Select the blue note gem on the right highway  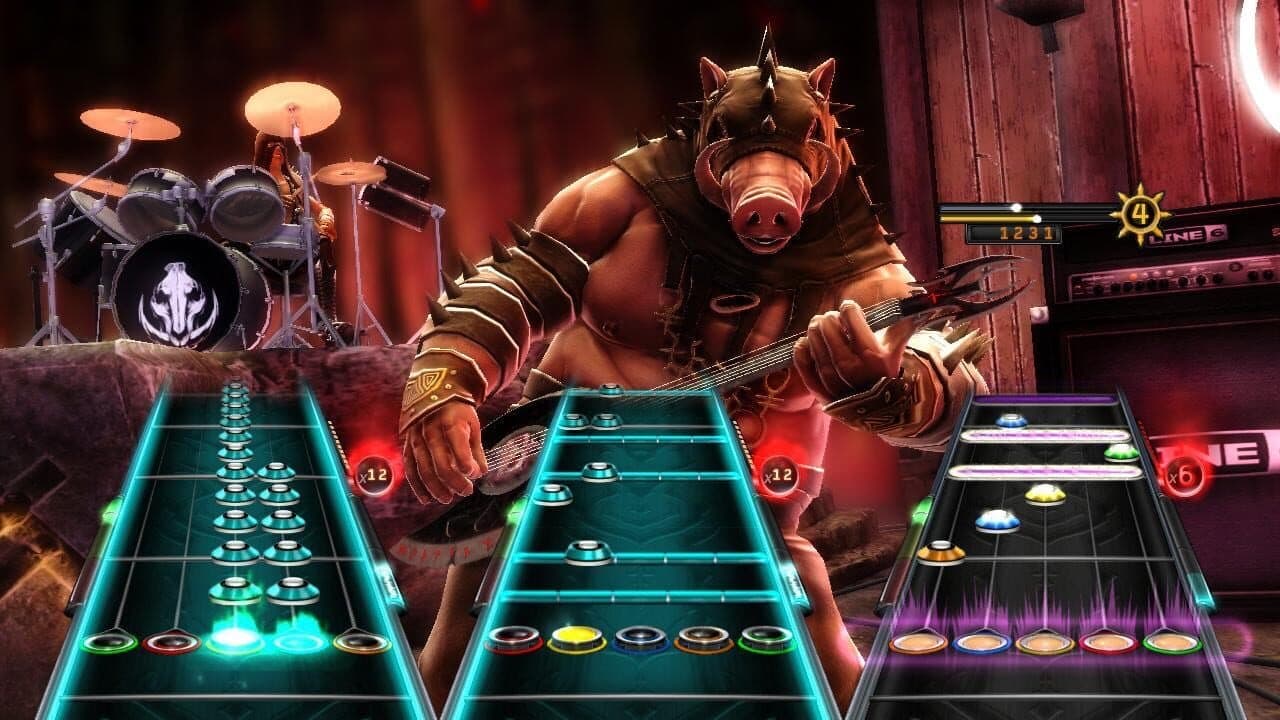tap(998, 518)
